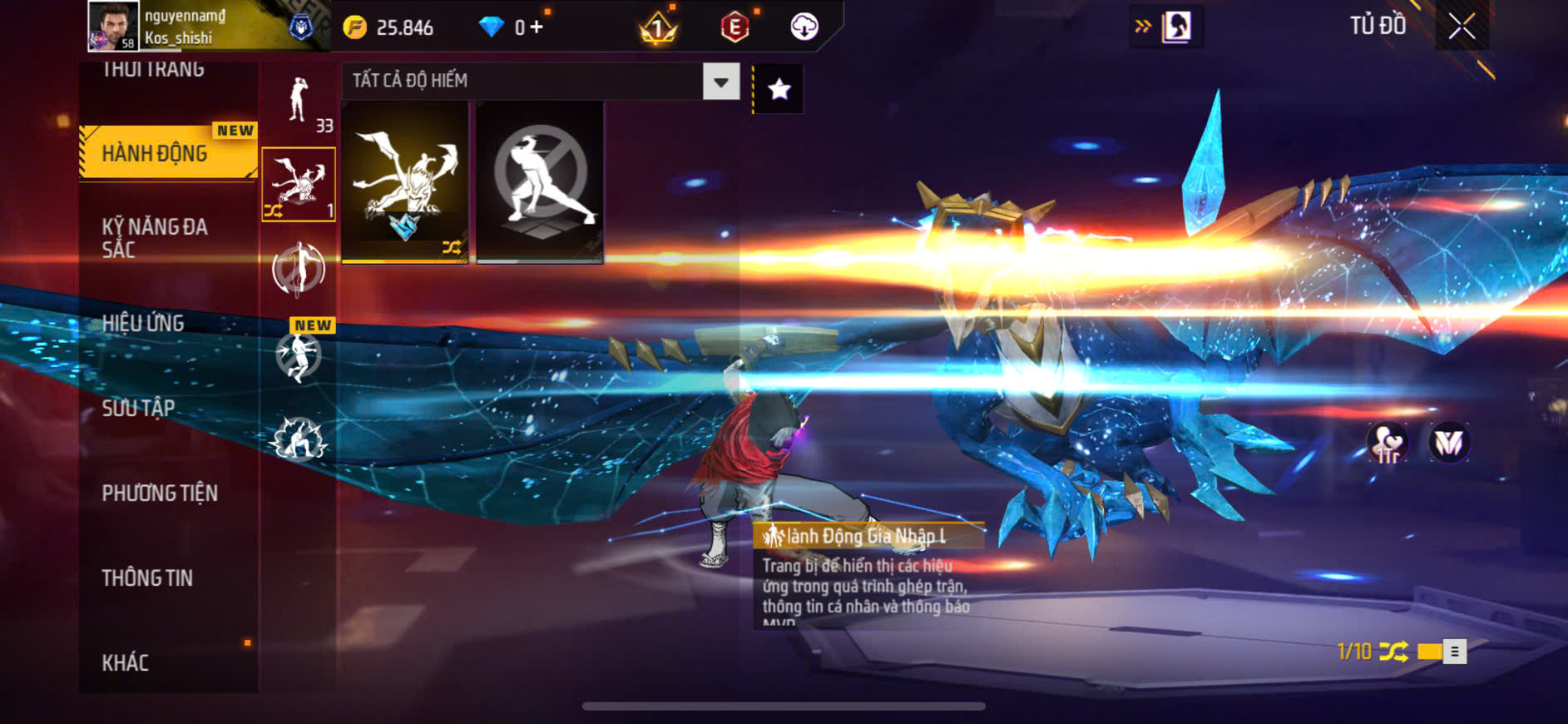The image size is (1568, 724).
Task: Select the Hiệu Ứng category
Action: [x=143, y=323]
